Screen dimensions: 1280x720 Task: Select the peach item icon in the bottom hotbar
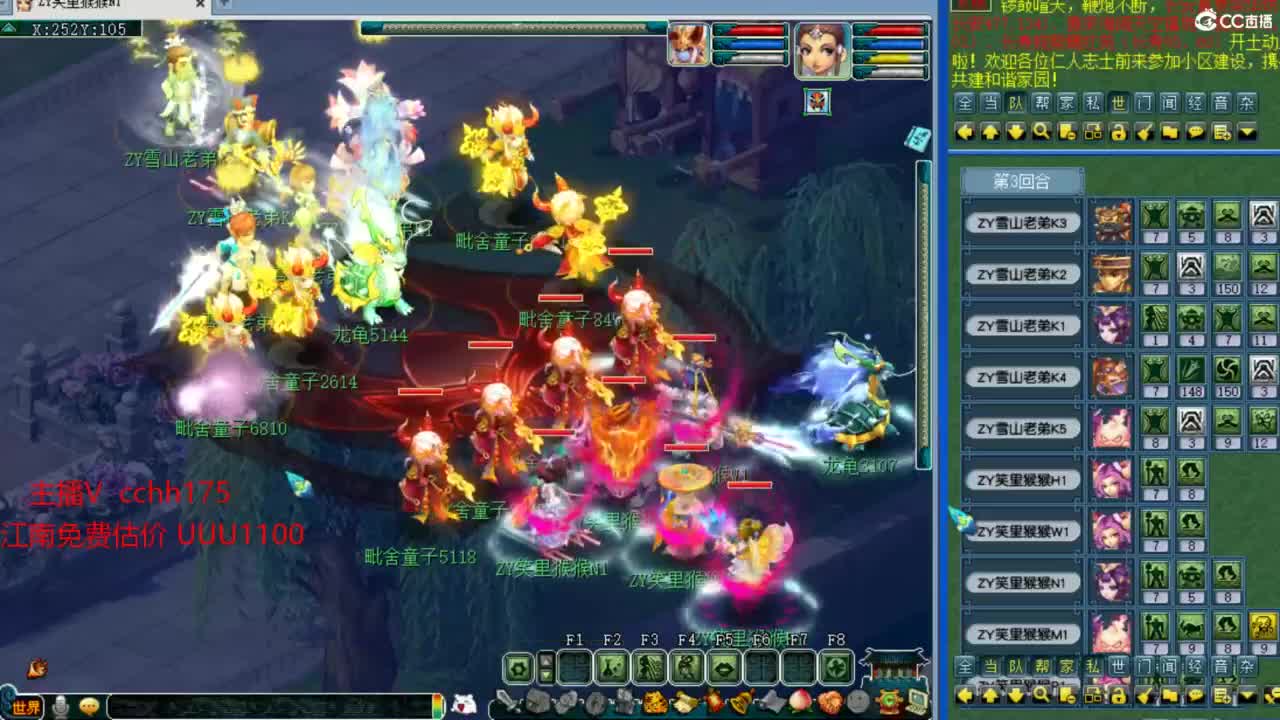tap(800, 701)
